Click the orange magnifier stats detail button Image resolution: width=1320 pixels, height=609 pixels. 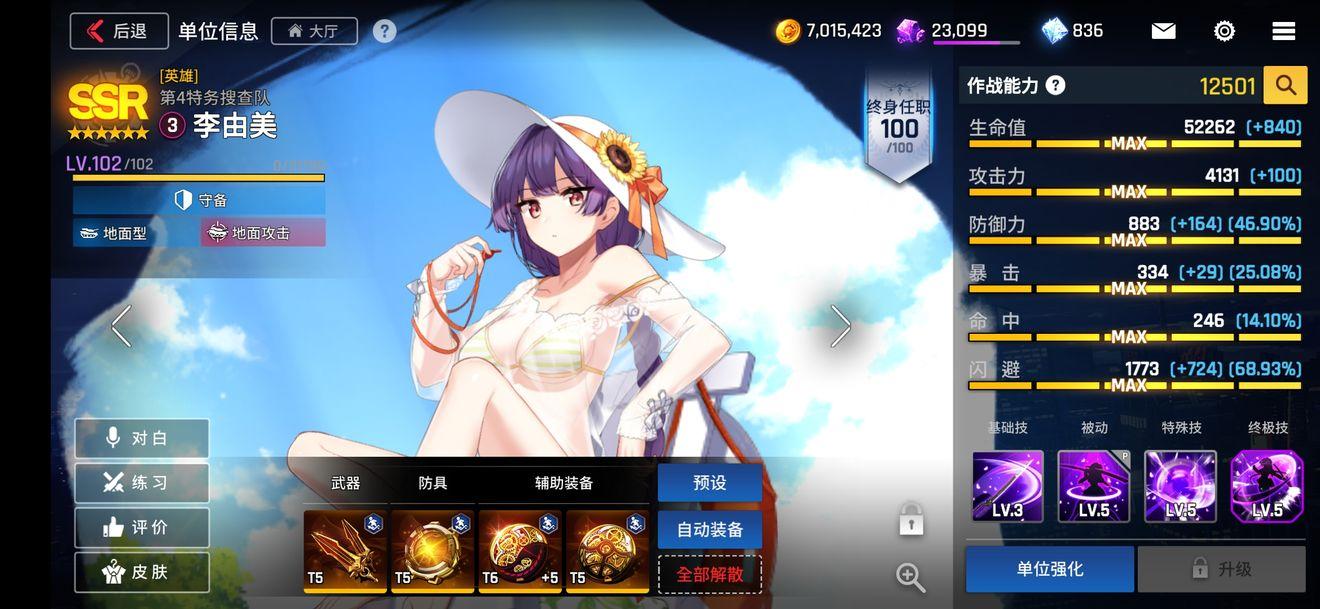pyautogui.click(x=1285, y=86)
